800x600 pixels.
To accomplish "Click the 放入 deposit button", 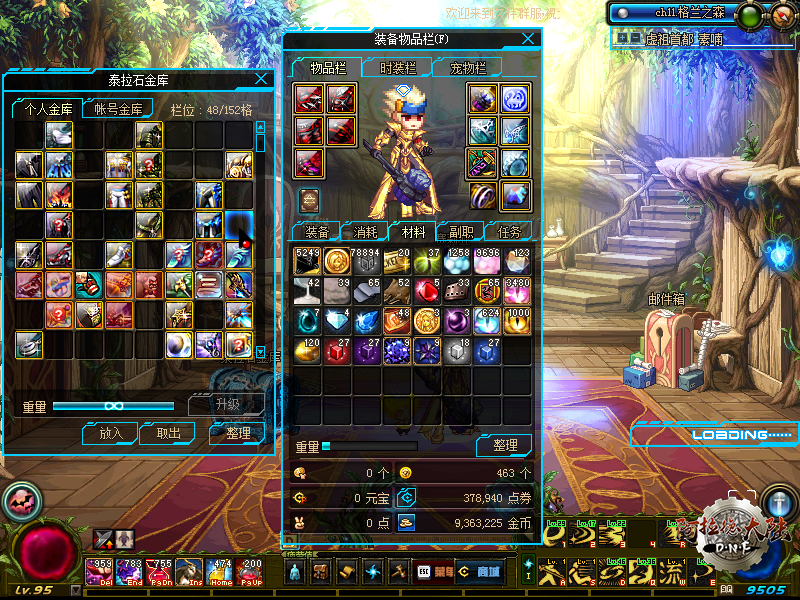I will pyautogui.click(x=110, y=433).
